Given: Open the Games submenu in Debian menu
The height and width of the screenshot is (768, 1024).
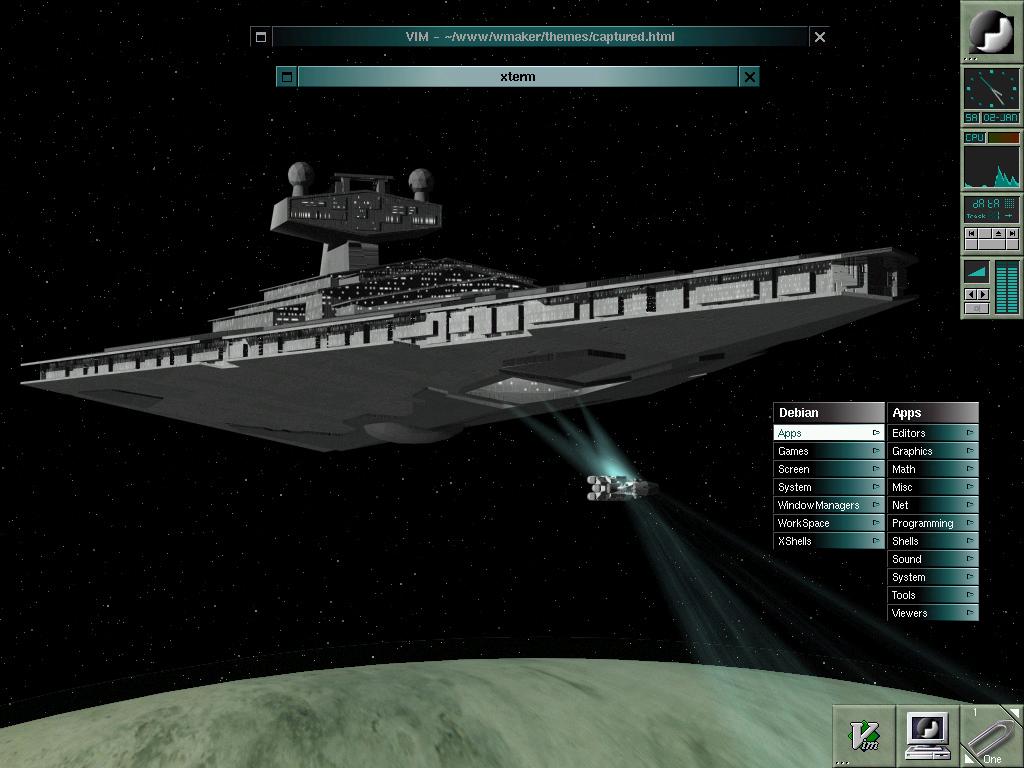Looking at the screenshot, I should point(828,451).
